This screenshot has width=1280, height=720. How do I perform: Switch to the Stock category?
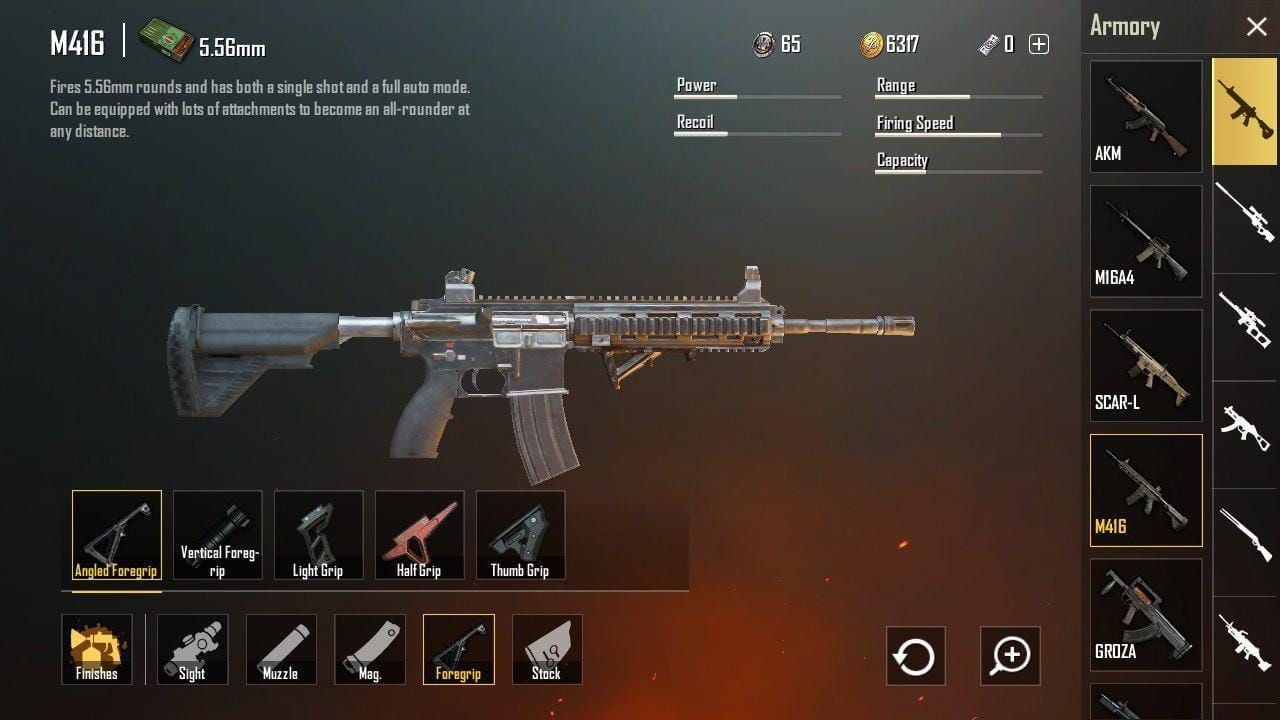point(547,649)
